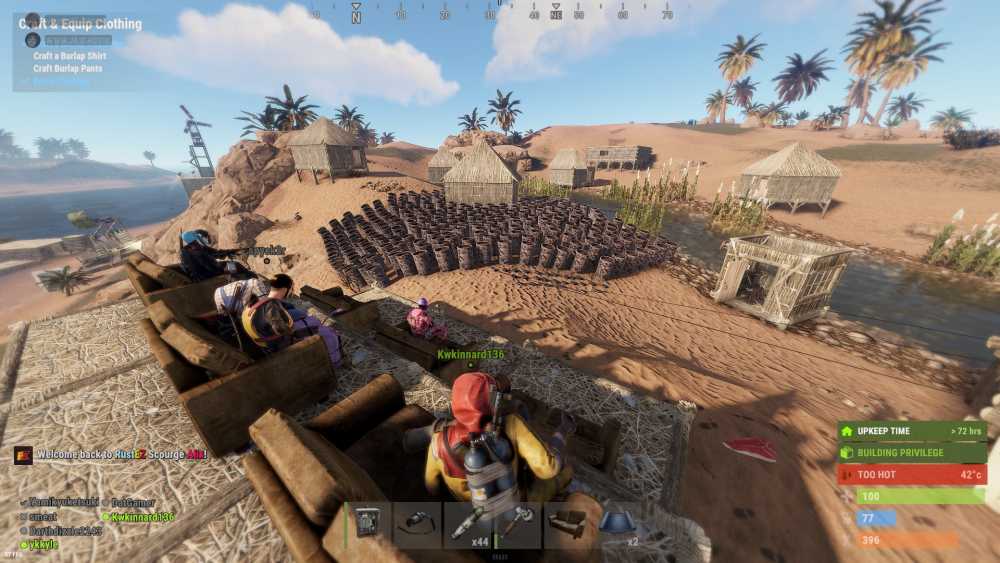Screen dimensions: 1000x563
Task: Select the blue item slot showing x2
Action: pos(618,525)
